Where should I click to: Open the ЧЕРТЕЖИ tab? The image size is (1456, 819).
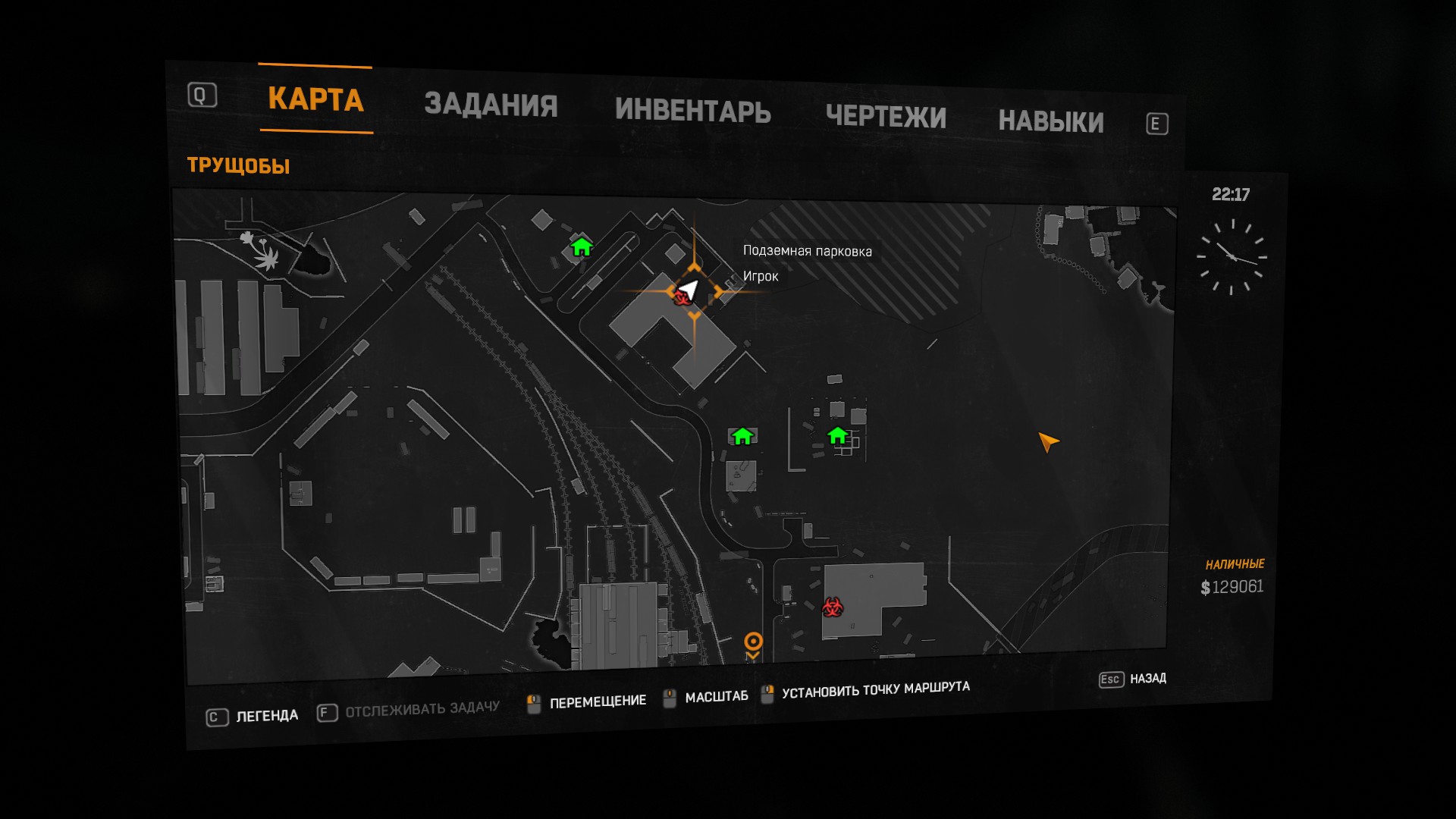pyautogui.click(x=886, y=118)
